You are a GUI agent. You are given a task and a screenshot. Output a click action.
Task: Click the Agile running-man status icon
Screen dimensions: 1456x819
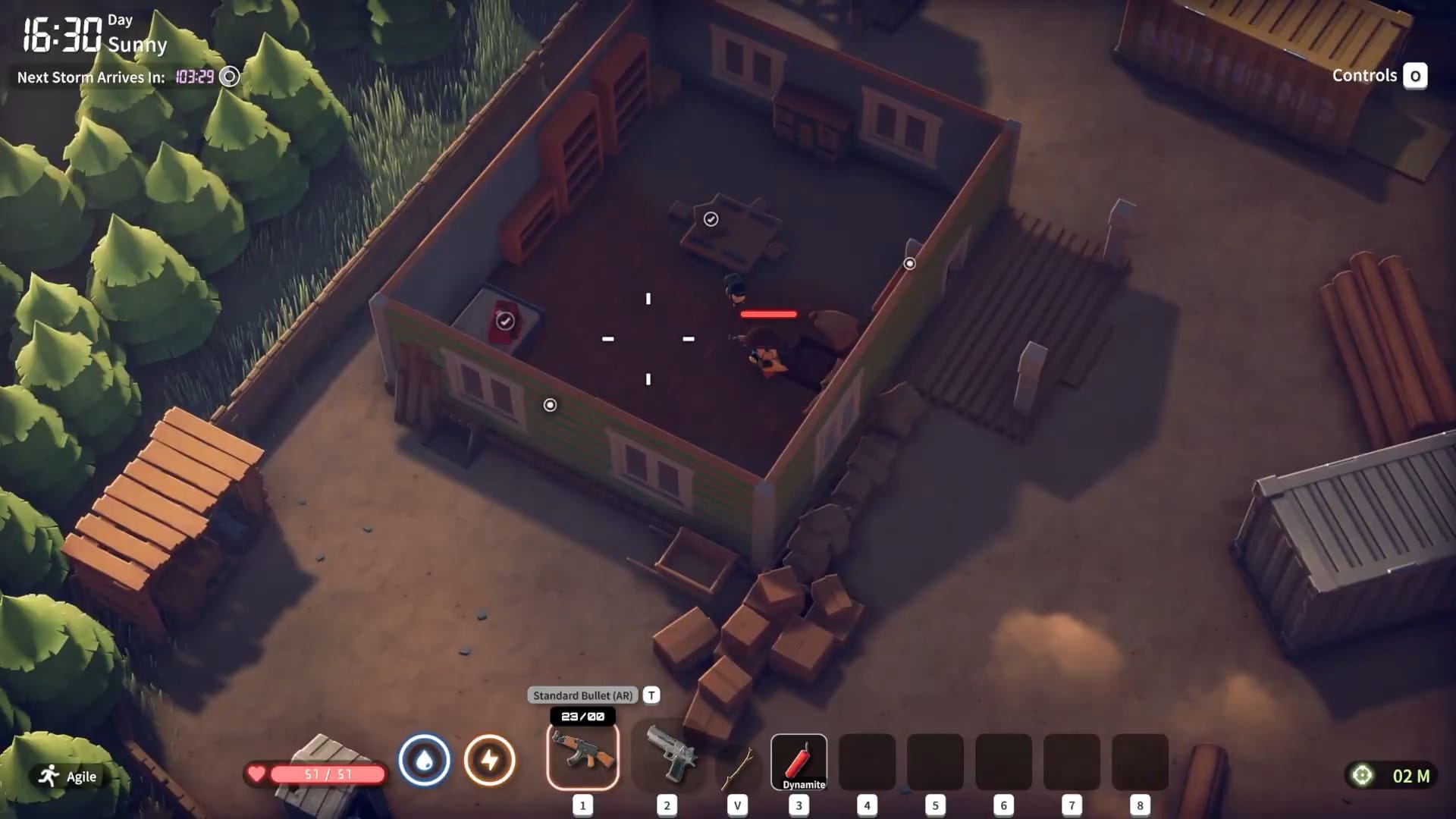click(x=48, y=776)
